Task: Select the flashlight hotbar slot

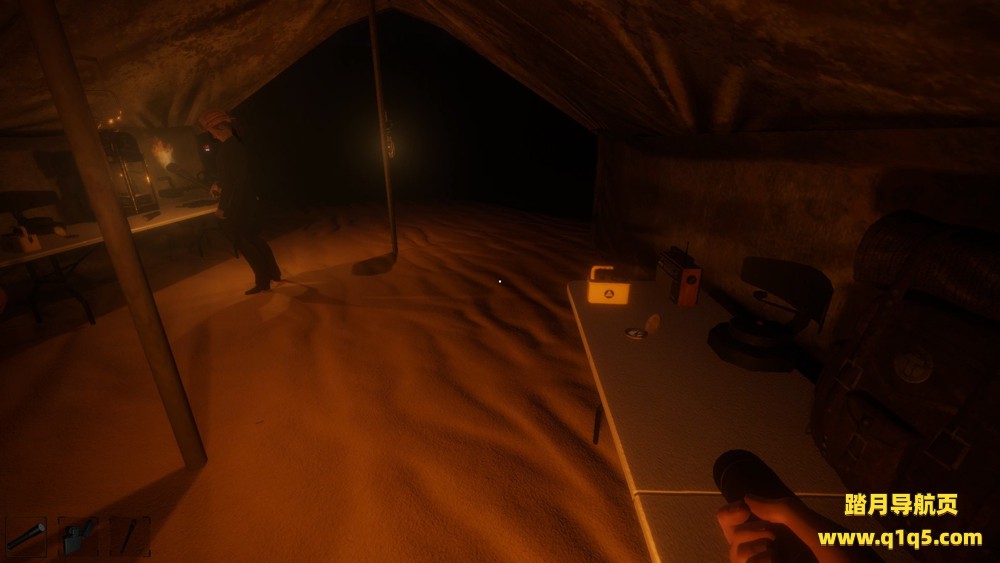Action: tap(26, 536)
